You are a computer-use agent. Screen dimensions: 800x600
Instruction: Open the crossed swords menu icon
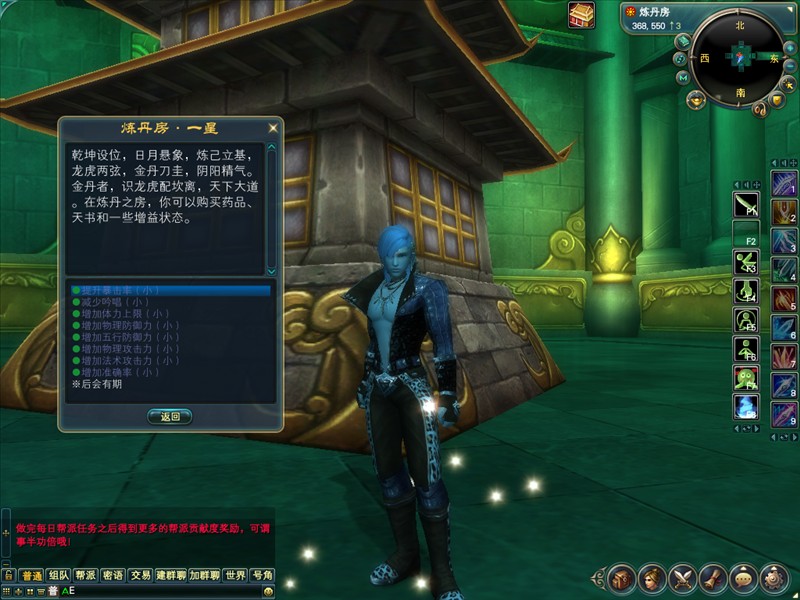click(x=683, y=577)
